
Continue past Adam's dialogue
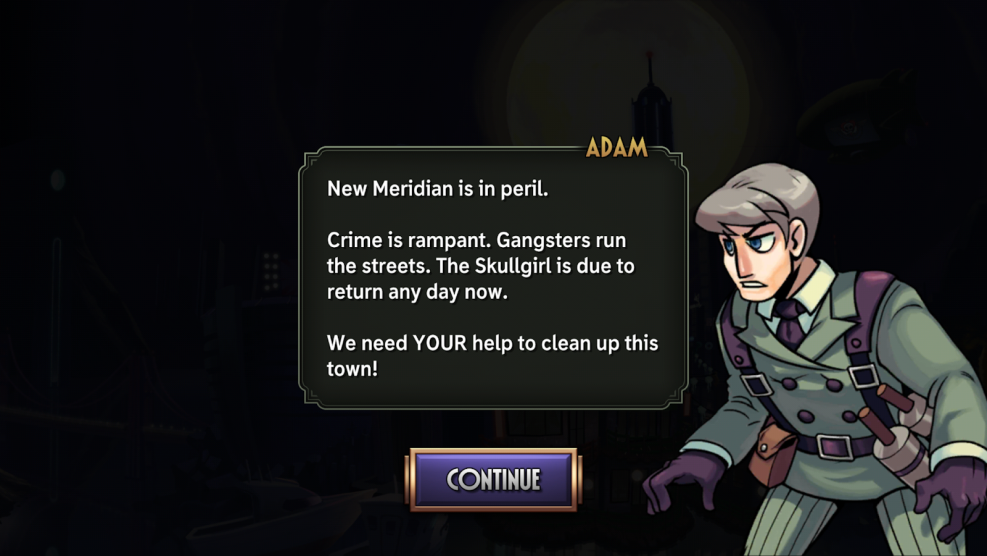coord(492,479)
